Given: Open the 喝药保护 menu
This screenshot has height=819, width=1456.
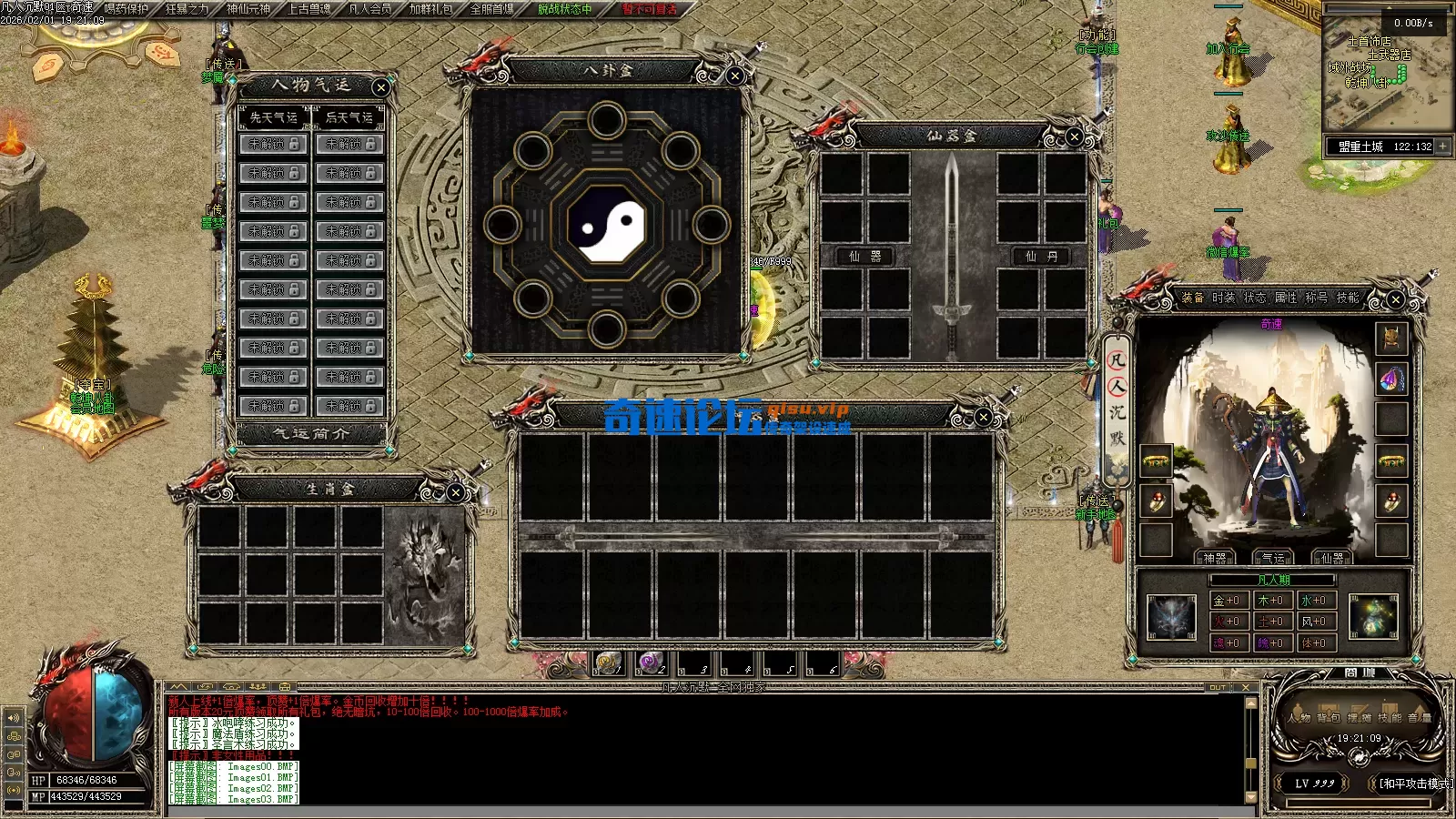Looking at the screenshot, I should pyautogui.click(x=126, y=9).
